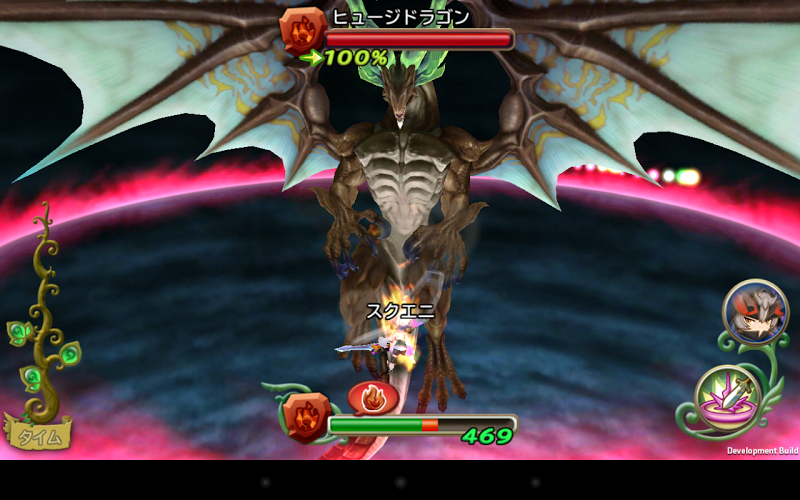Tap the タイム banner button
This screenshot has height=500, width=800.
point(40,434)
